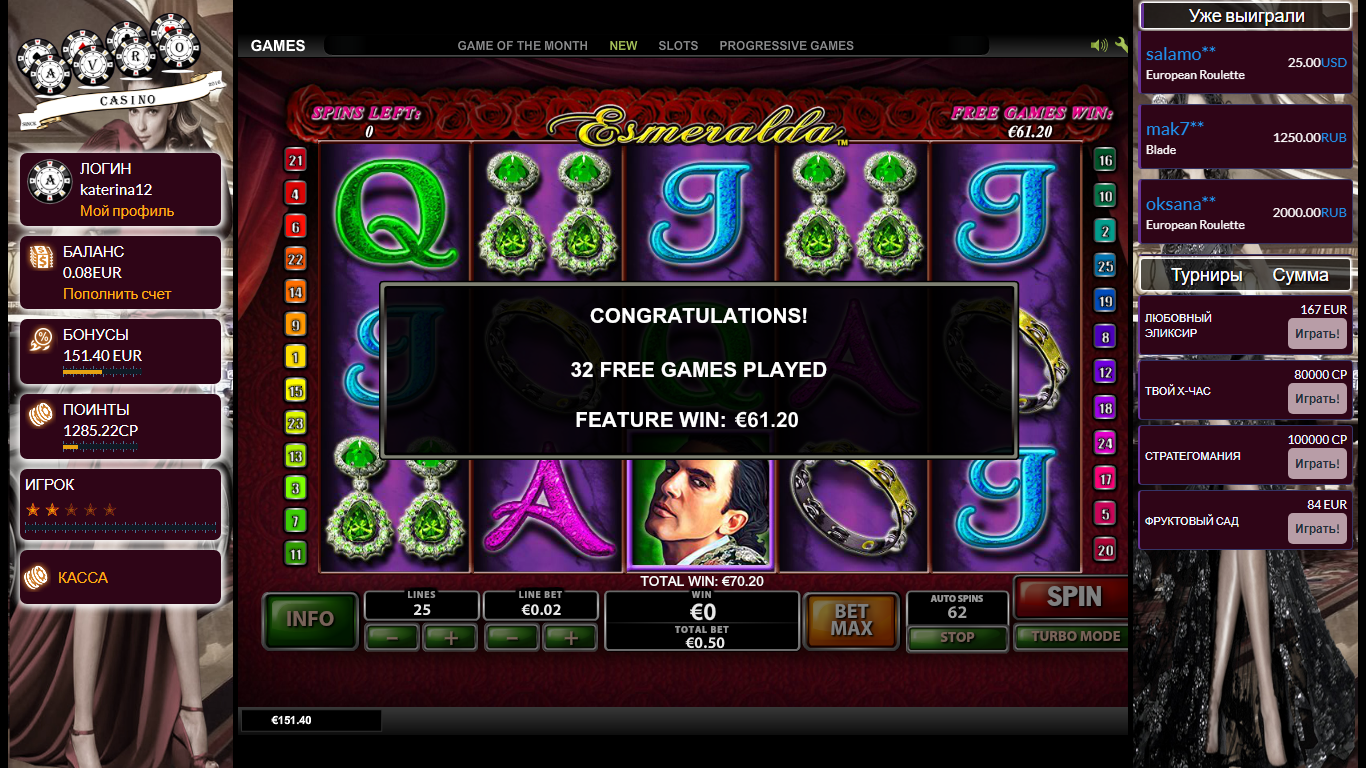Image resolution: width=1366 pixels, height=768 pixels.
Task: Join the Любовный Эликсир tournament
Action: click(x=1317, y=334)
